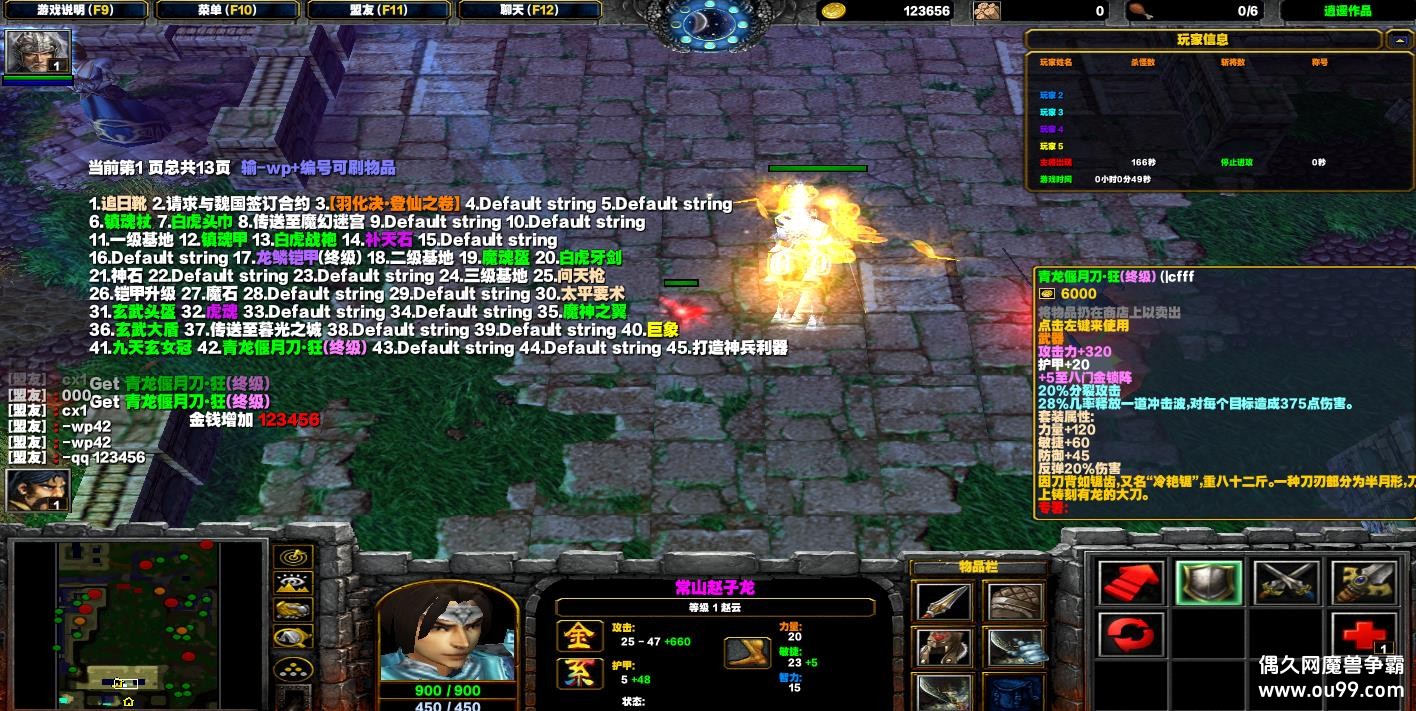
Task: Select the red-gem helmet inventory item
Action: [942, 648]
